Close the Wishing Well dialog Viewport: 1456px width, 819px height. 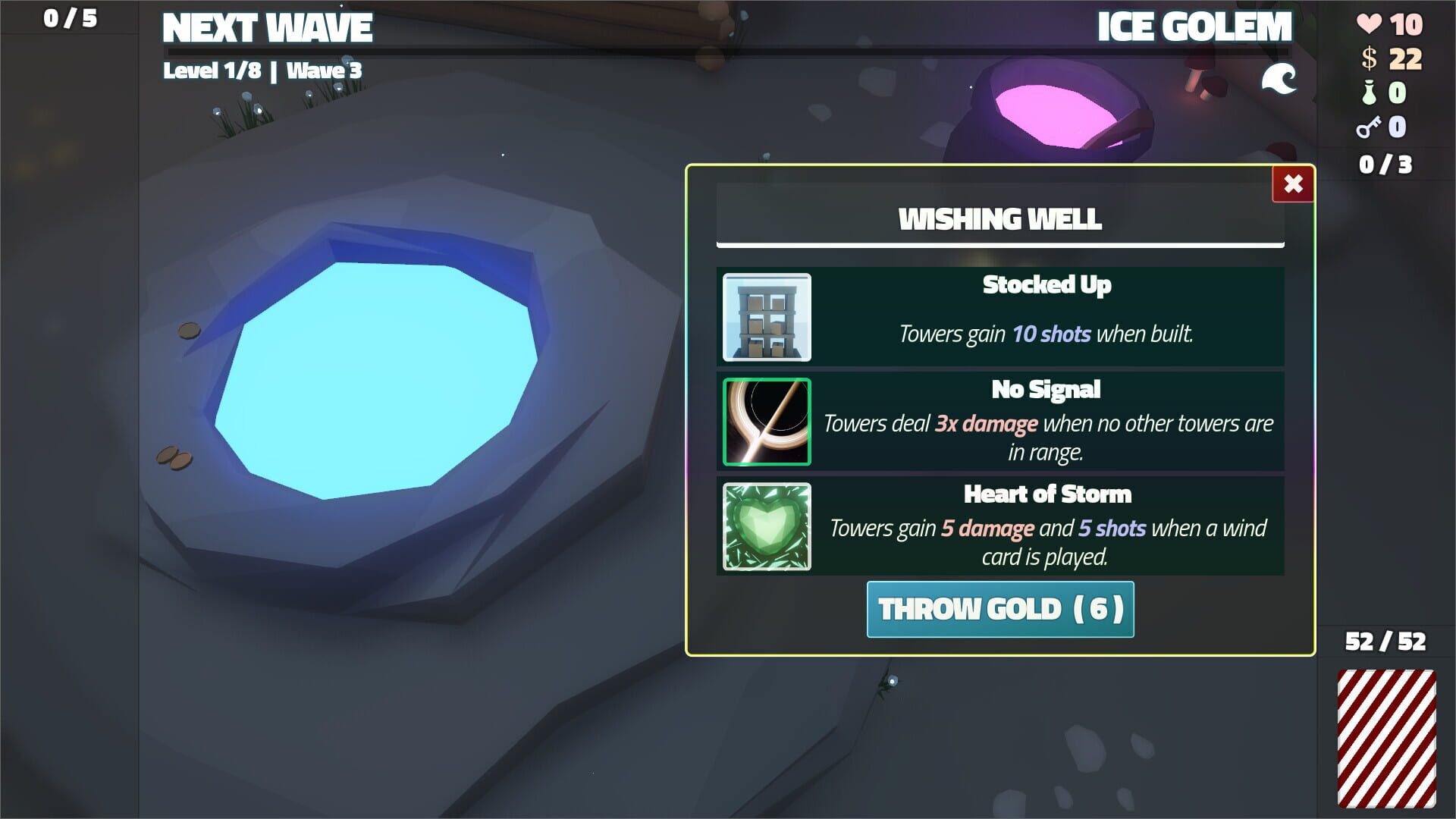(1293, 184)
